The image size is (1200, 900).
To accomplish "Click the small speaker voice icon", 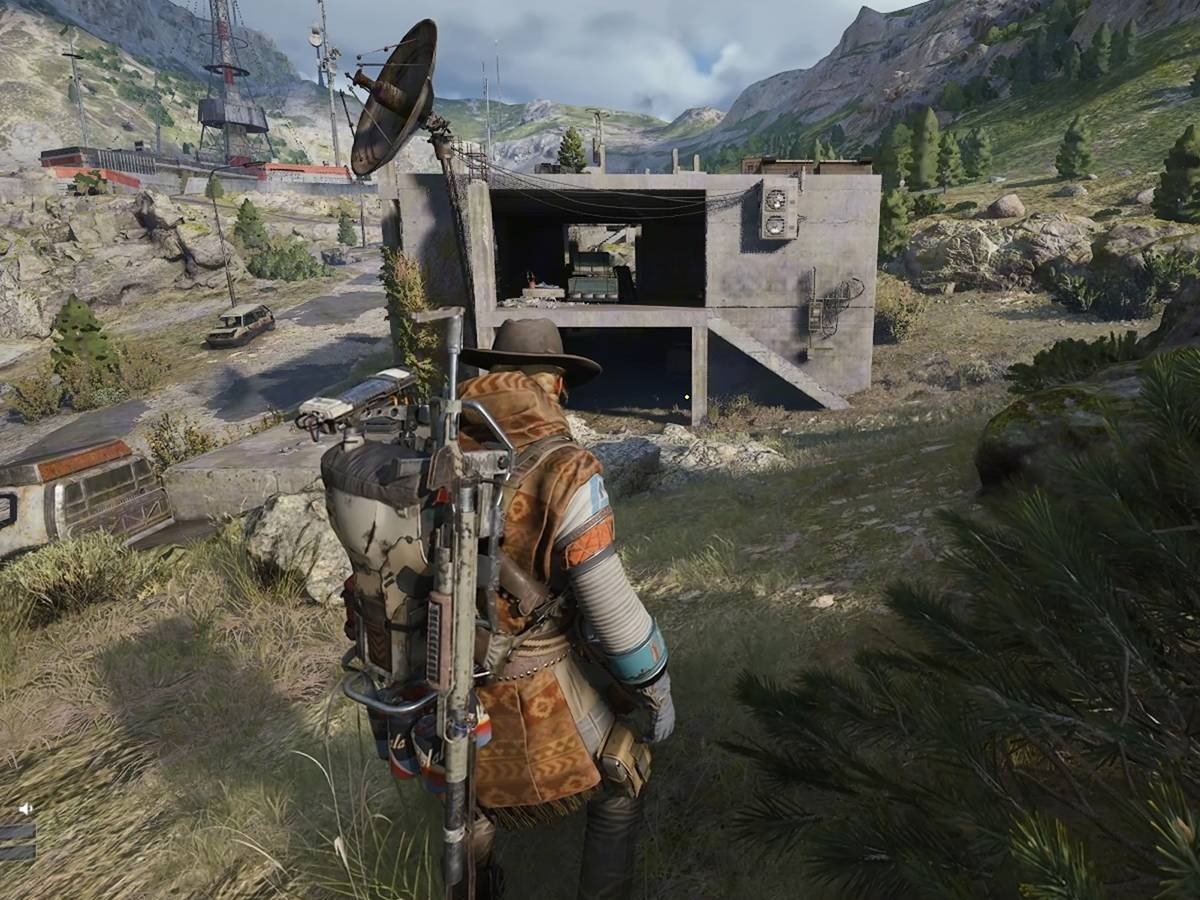I will point(25,808).
